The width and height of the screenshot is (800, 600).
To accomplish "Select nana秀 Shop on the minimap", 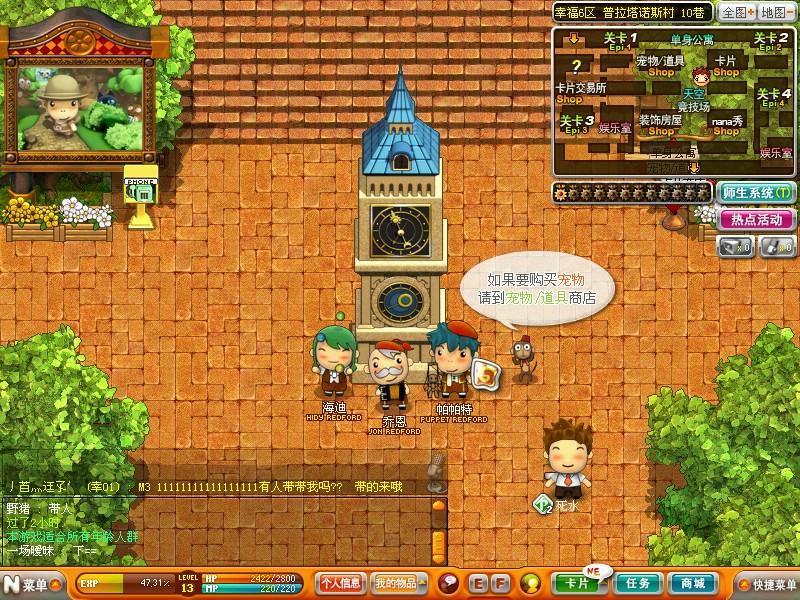I will [727, 124].
